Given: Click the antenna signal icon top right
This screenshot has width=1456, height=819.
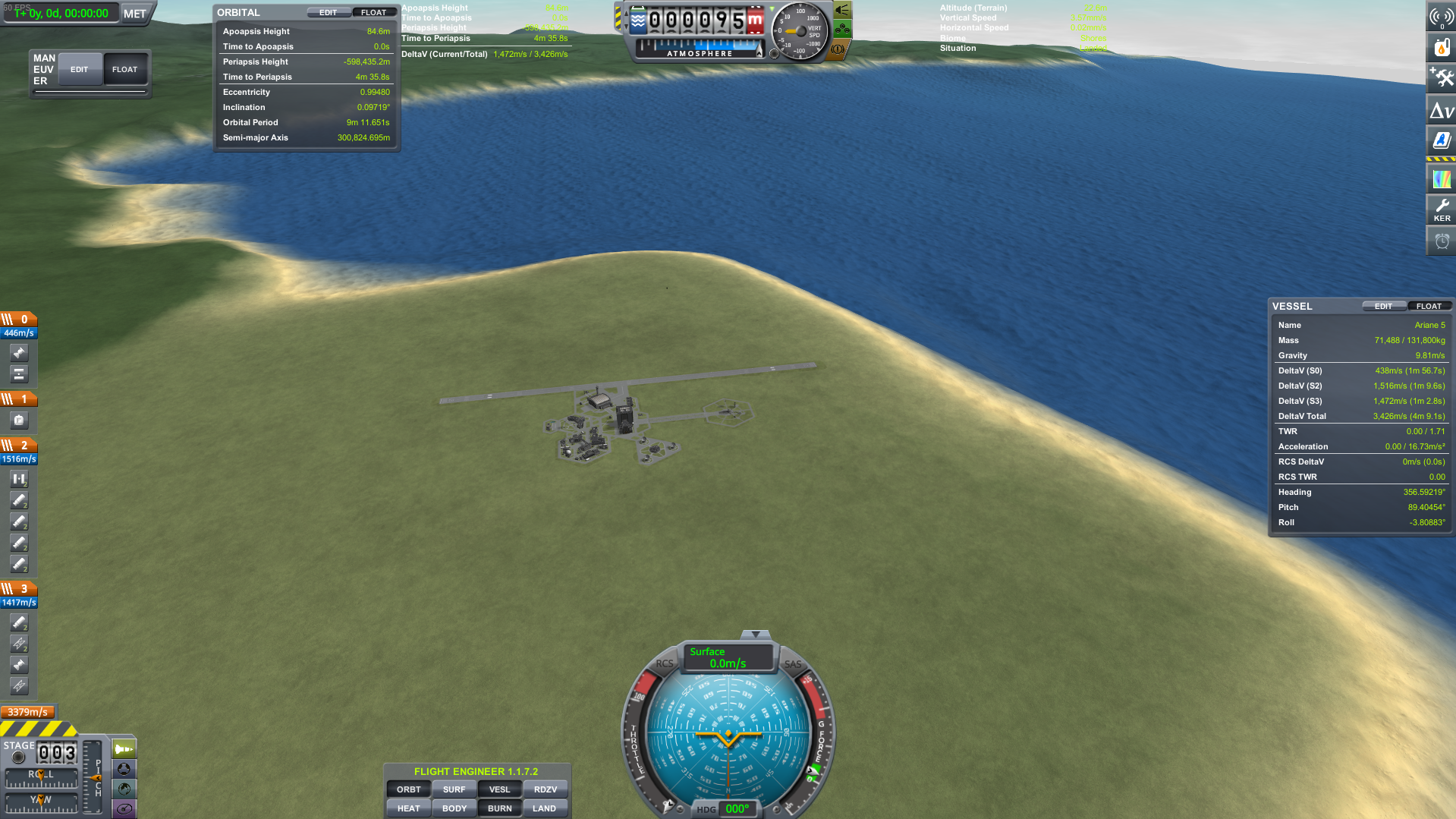Looking at the screenshot, I should (1440, 17).
